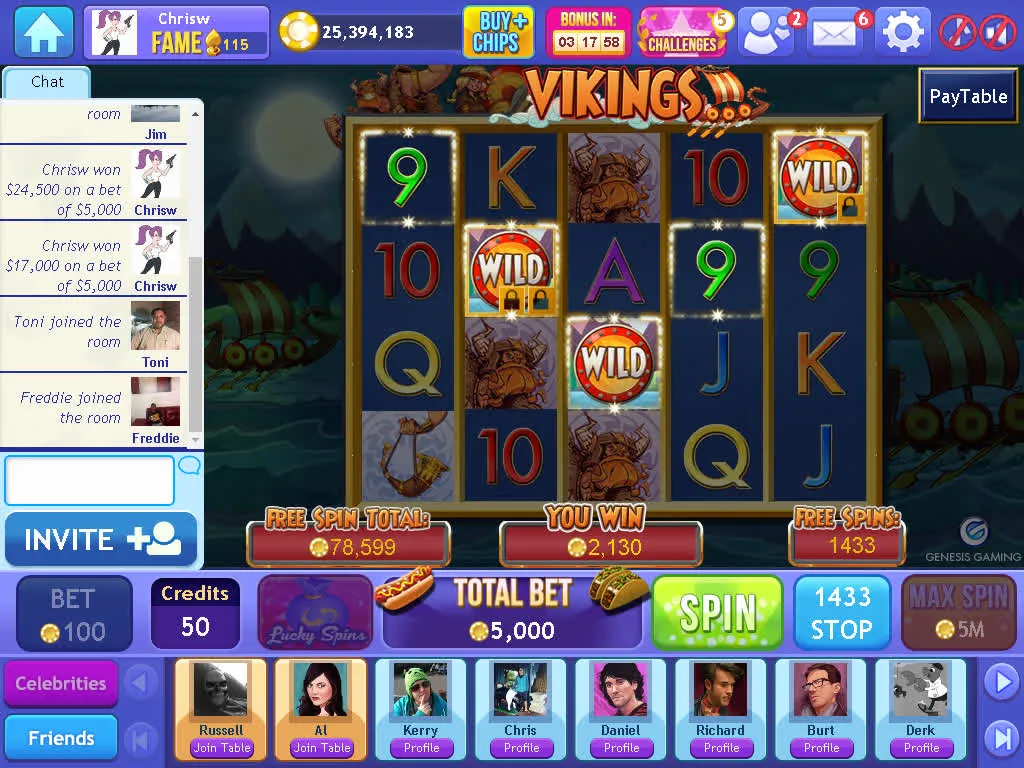
Task: Check the mail inbox envelope
Action: coord(836,32)
